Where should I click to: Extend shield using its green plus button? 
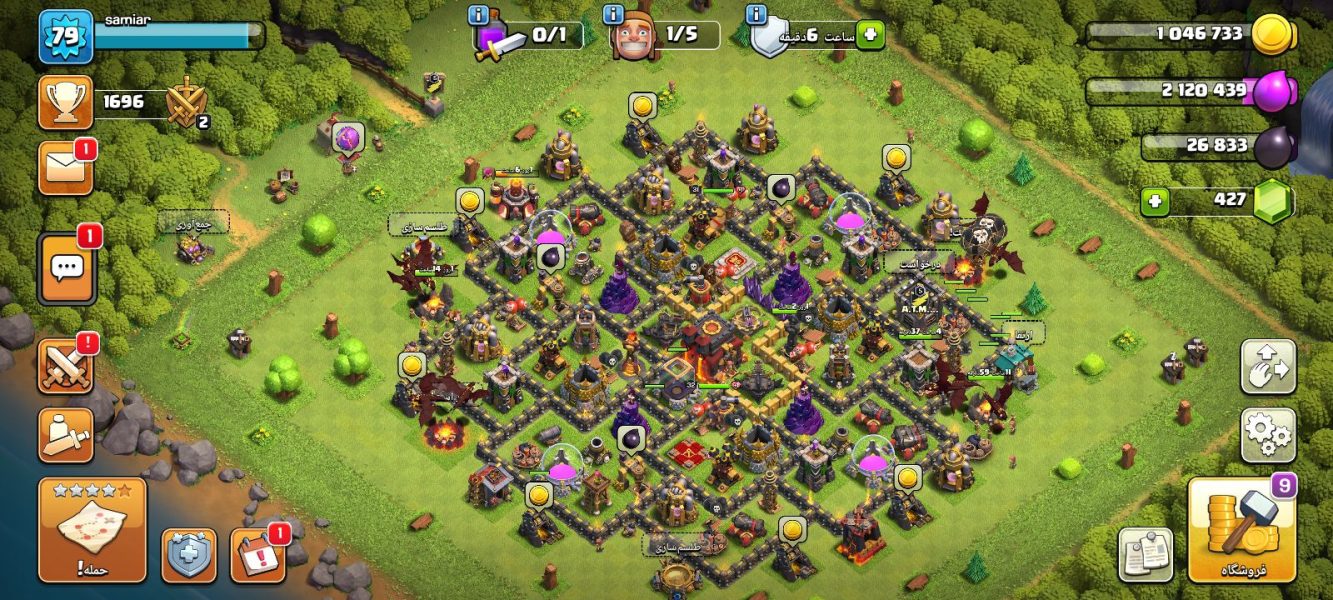coord(869,34)
